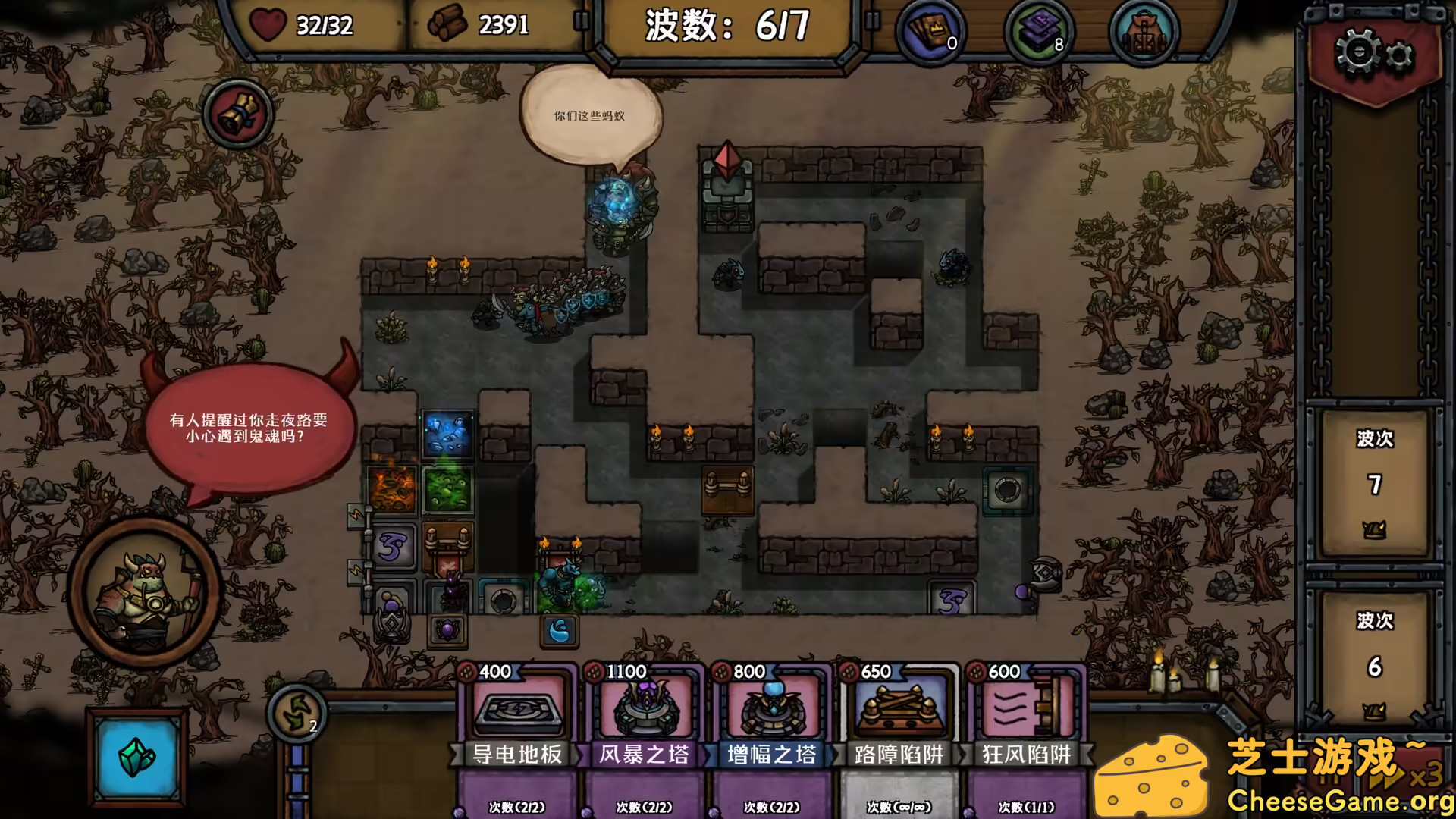Click the 32/32 heart health bar
The height and width of the screenshot is (819, 1456).
(311, 27)
